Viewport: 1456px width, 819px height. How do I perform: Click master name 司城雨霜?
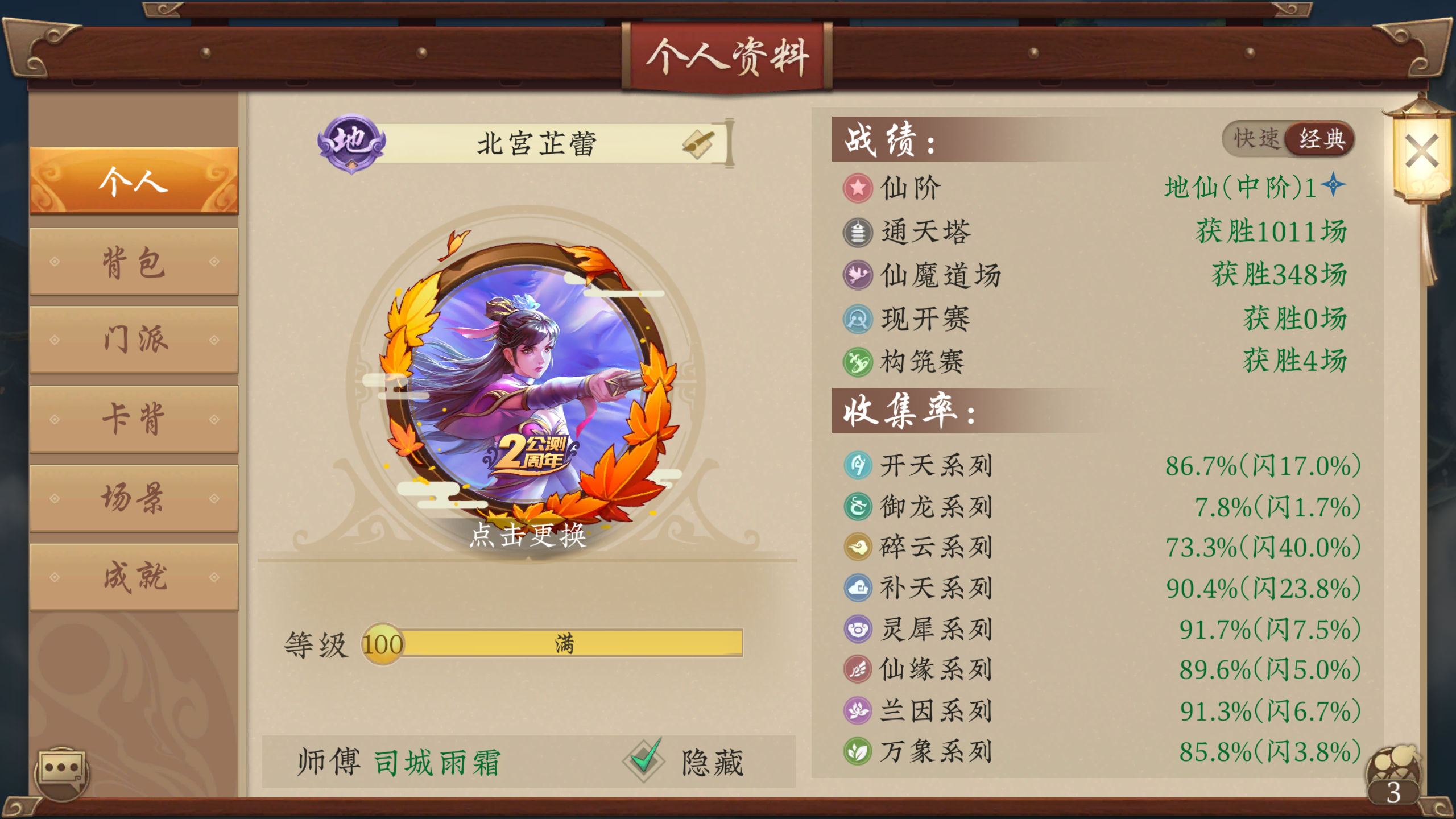point(438,762)
